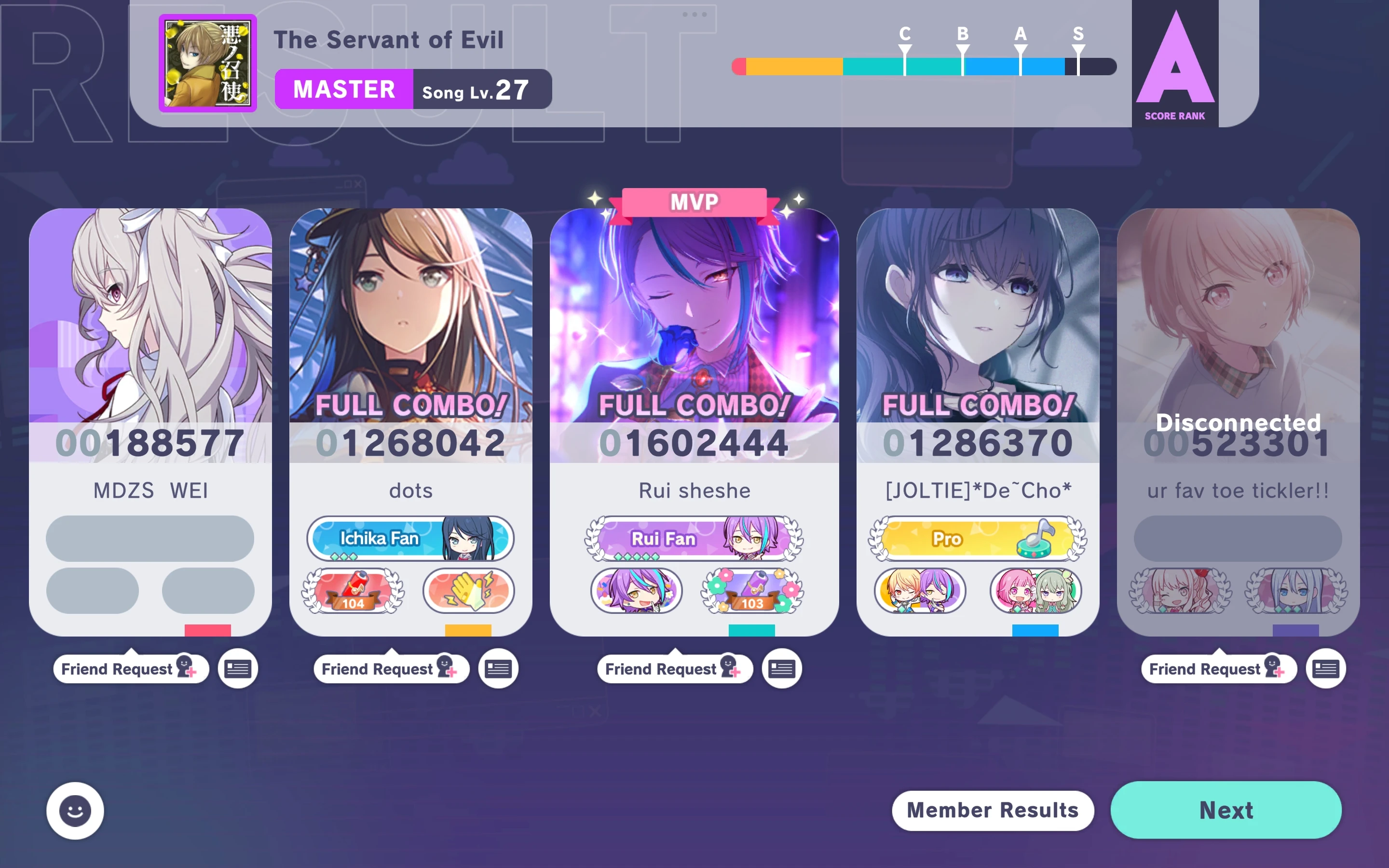This screenshot has height=868, width=1389.
Task: Open the stamp reaction panel via smiley icon
Action: (x=75, y=811)
